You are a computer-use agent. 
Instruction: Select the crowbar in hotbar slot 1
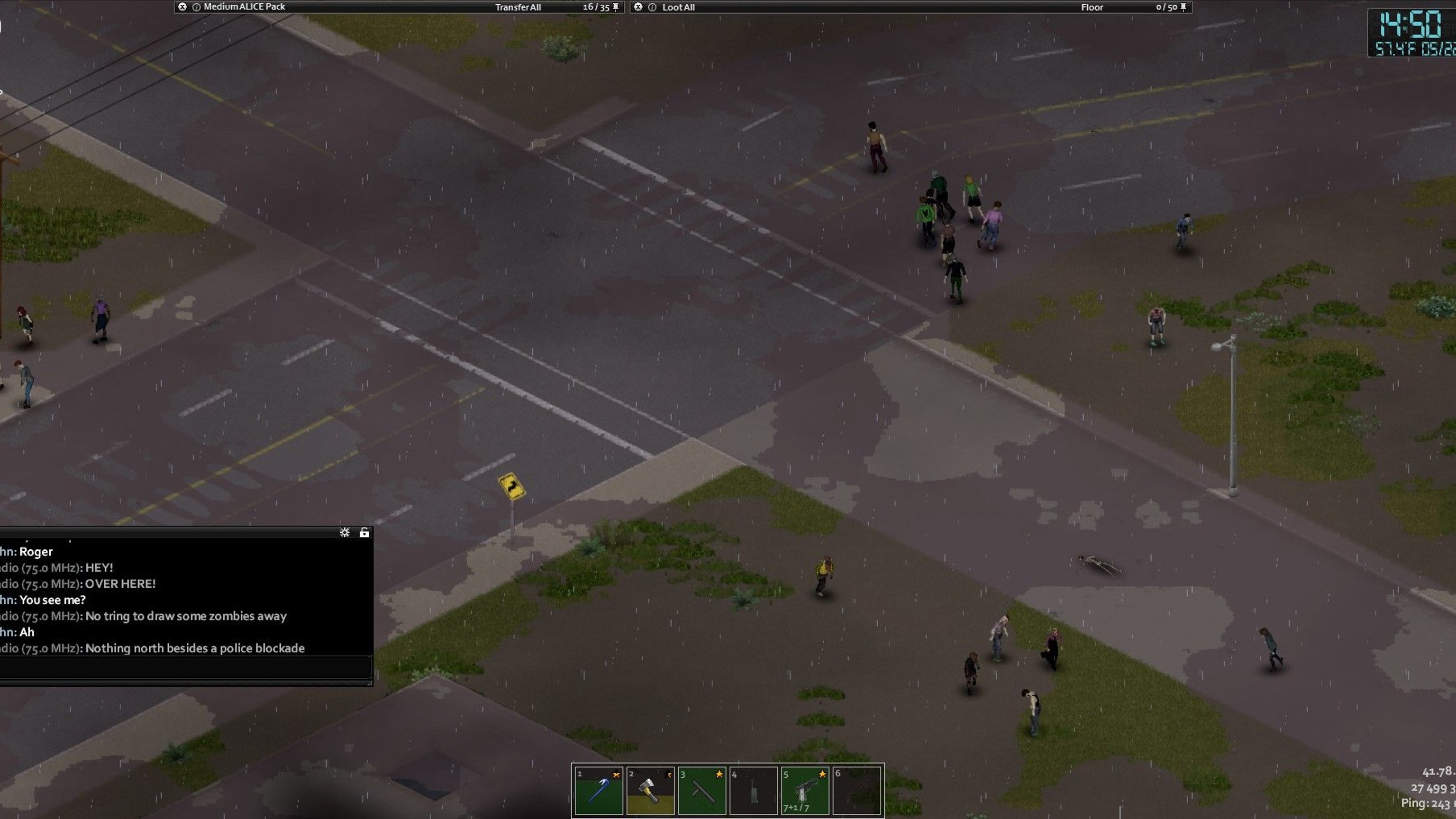point(599,790)
